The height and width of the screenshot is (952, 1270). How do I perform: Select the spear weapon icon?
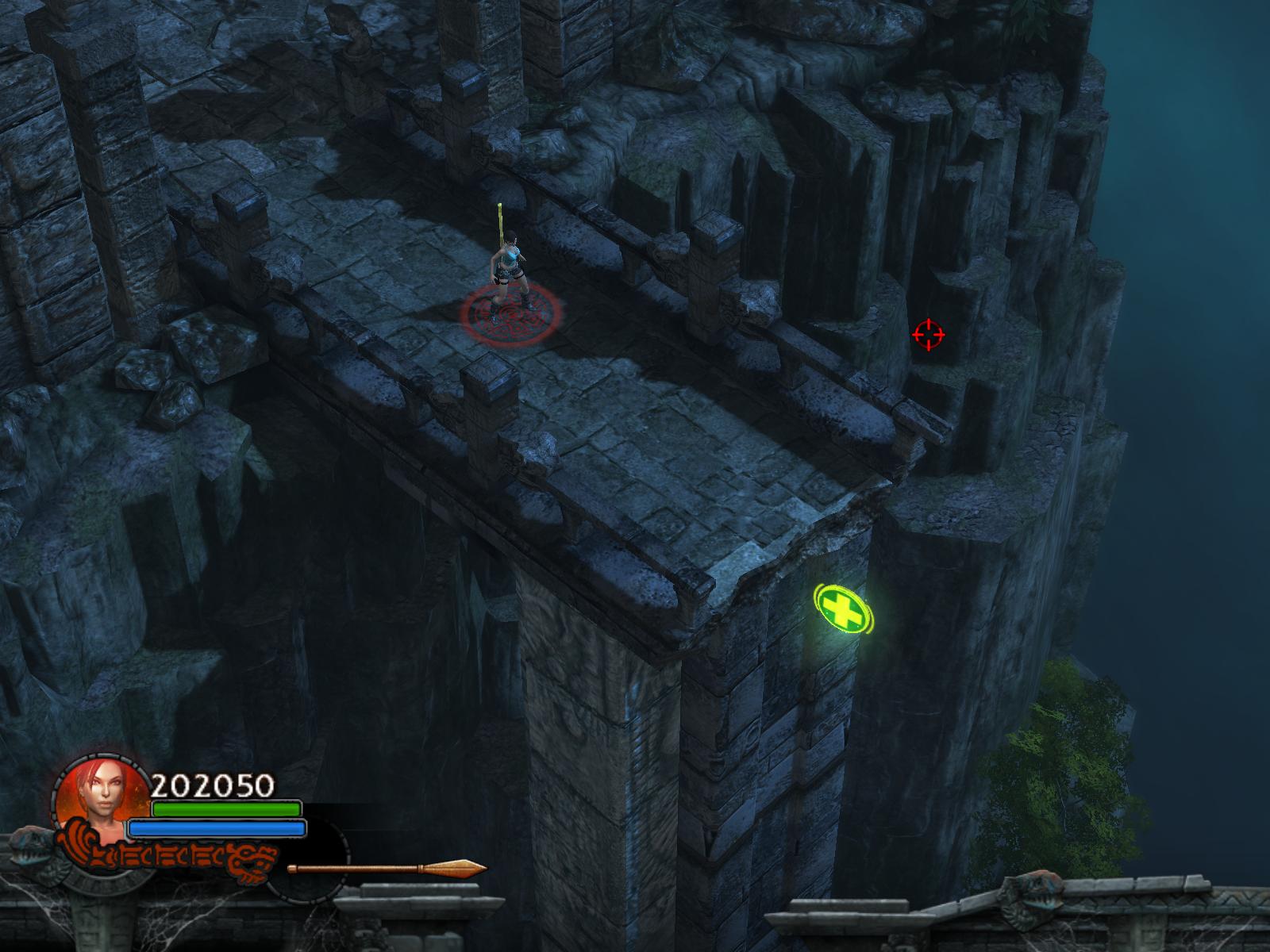387,868
